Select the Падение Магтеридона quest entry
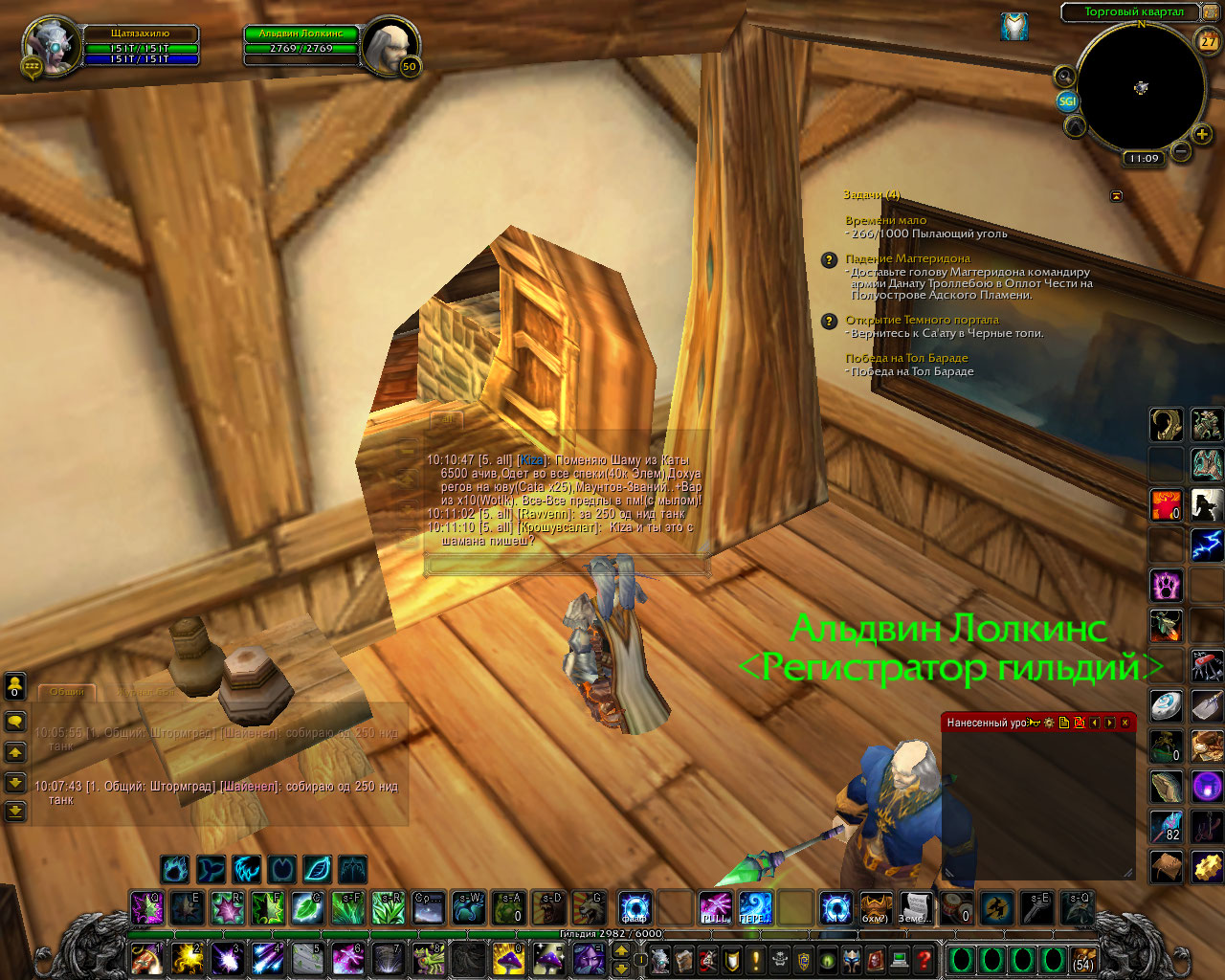 pos(907,258)
